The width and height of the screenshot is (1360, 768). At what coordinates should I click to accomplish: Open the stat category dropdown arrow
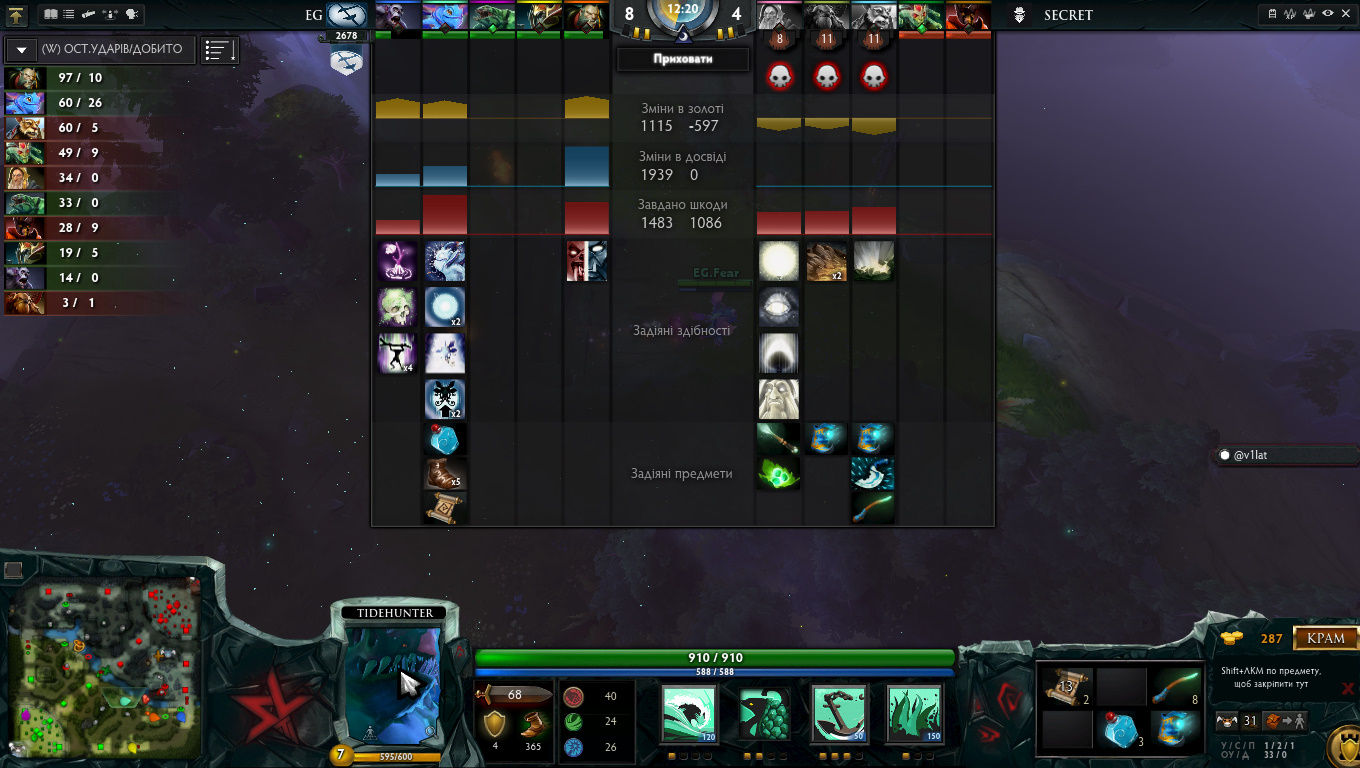[x=22, y=50]
